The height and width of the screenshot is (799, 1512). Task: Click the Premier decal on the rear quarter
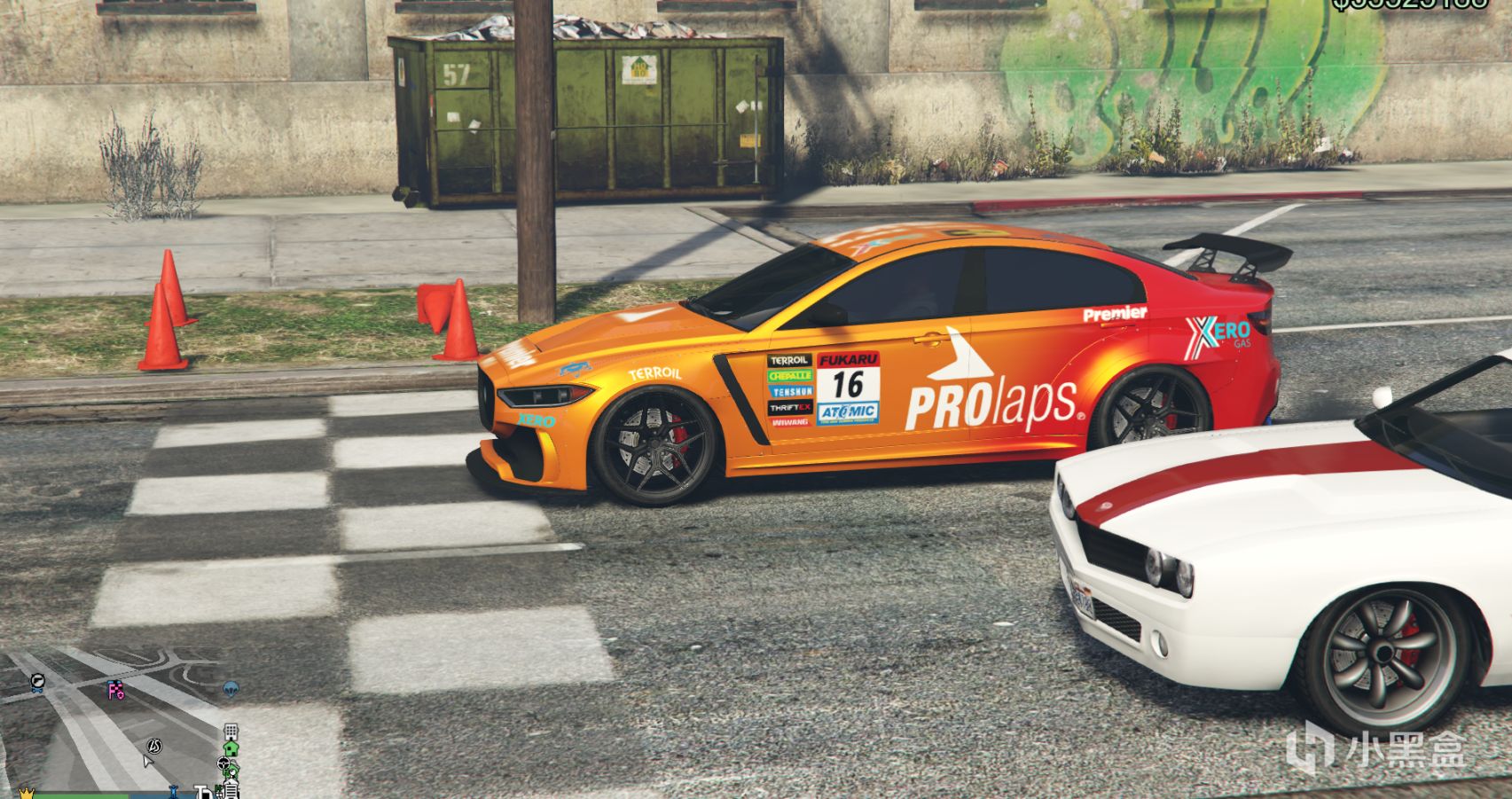point(1115,313)
